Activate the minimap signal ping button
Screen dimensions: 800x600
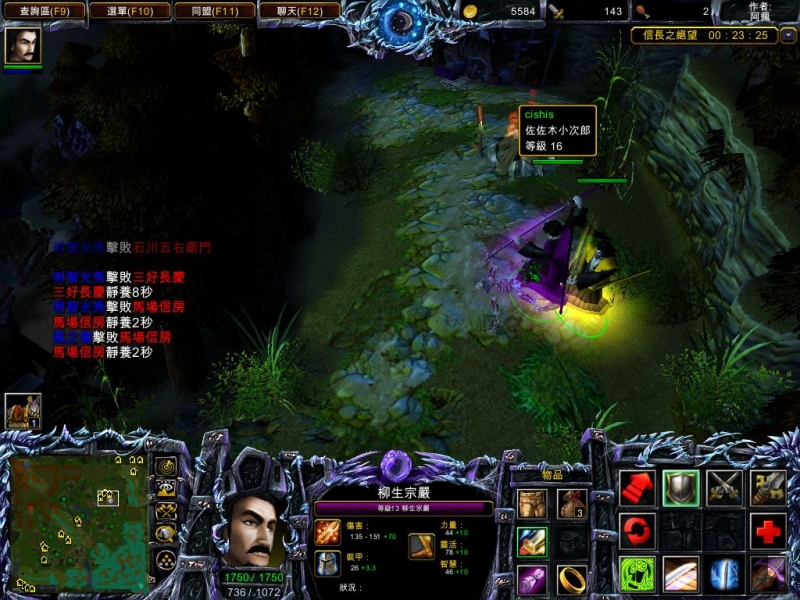tap(166, 466)
